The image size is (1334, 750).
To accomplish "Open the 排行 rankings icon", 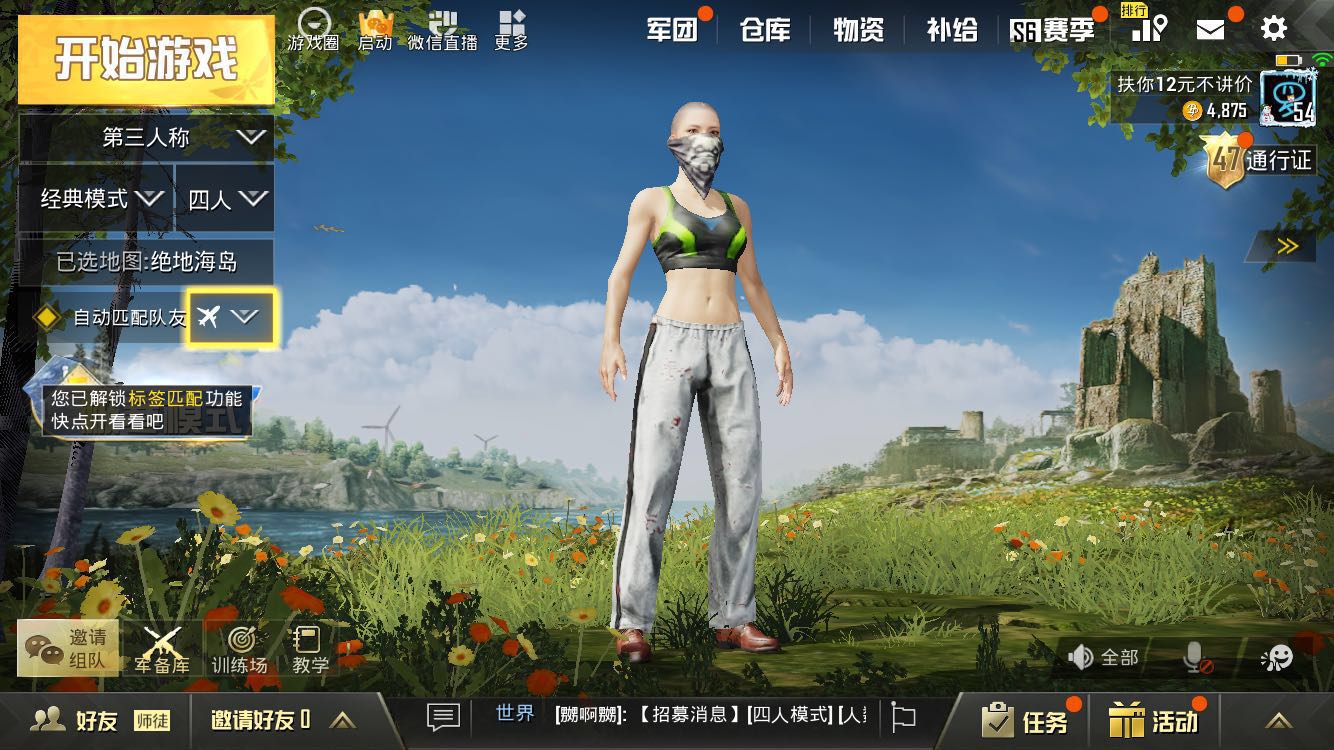I will (1148, 28).
